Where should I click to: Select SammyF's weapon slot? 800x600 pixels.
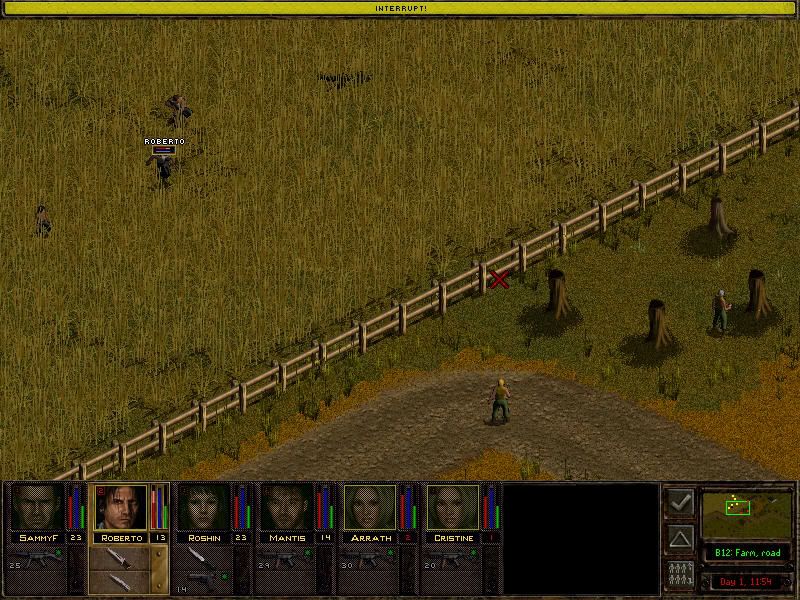click(x=40, y=560)
